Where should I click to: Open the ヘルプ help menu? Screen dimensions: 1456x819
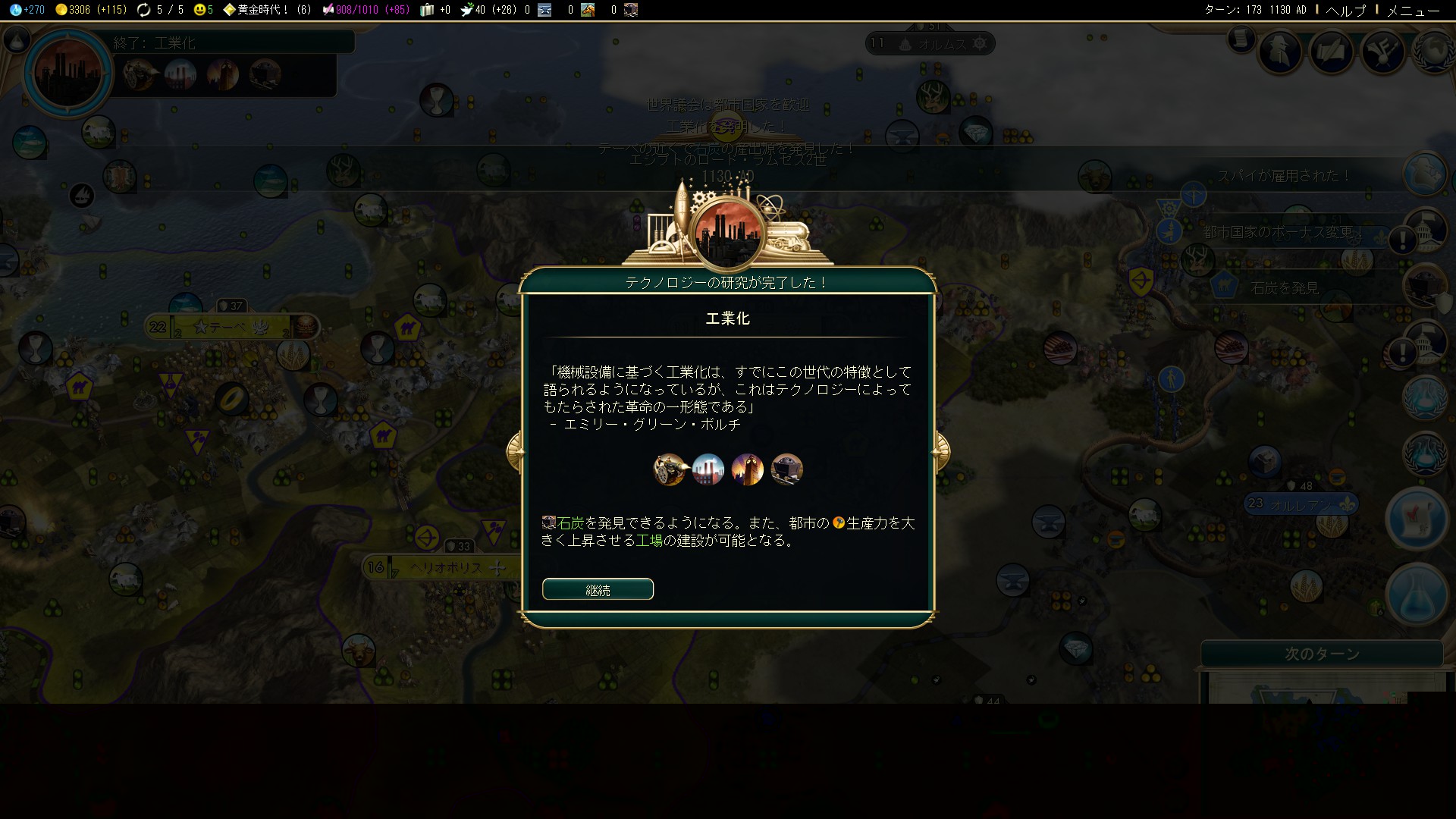[x=1345, y=11]
